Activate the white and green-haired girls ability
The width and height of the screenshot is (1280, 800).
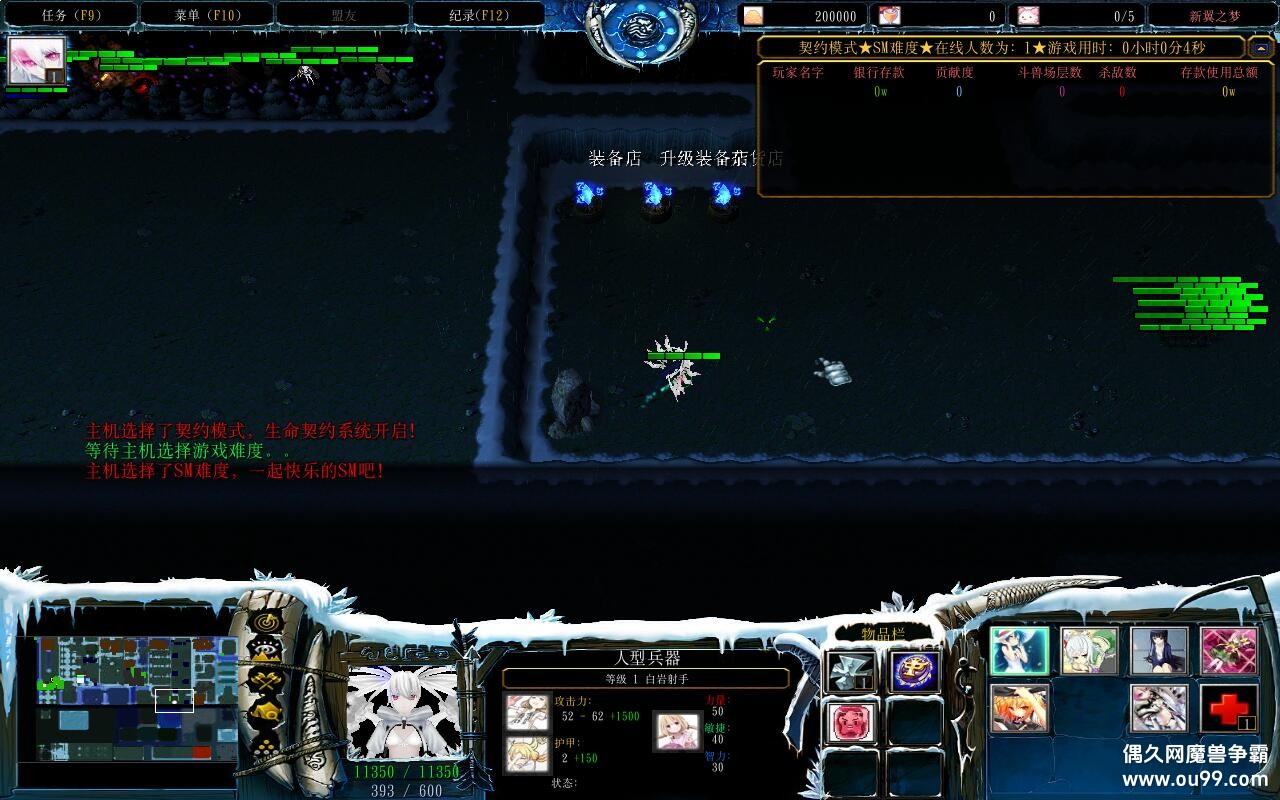(1089, 651)
